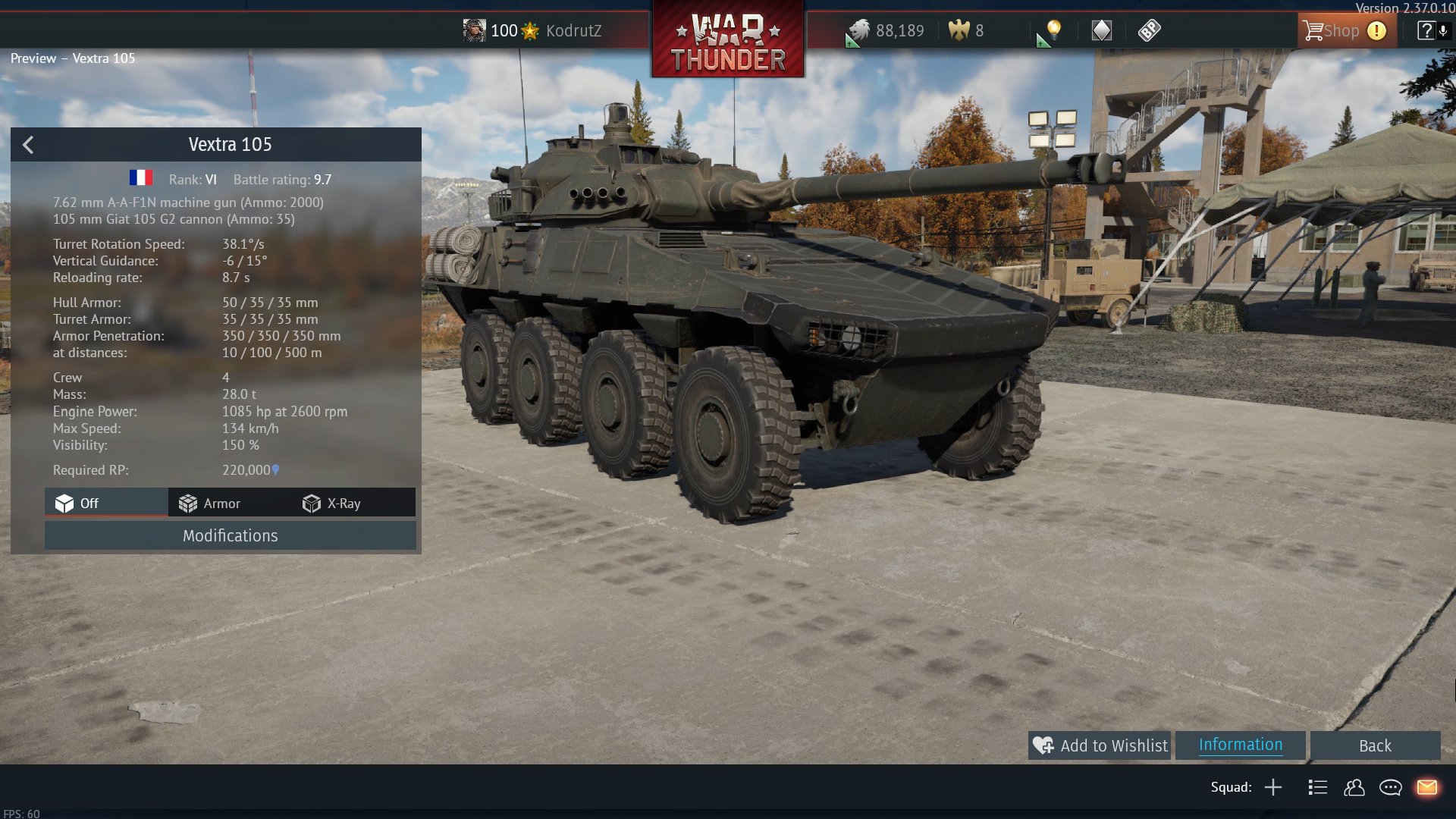The width and height of the screenshot is (1456, 819).
Task: Go Back from the preview
Action: point(1374,746)
